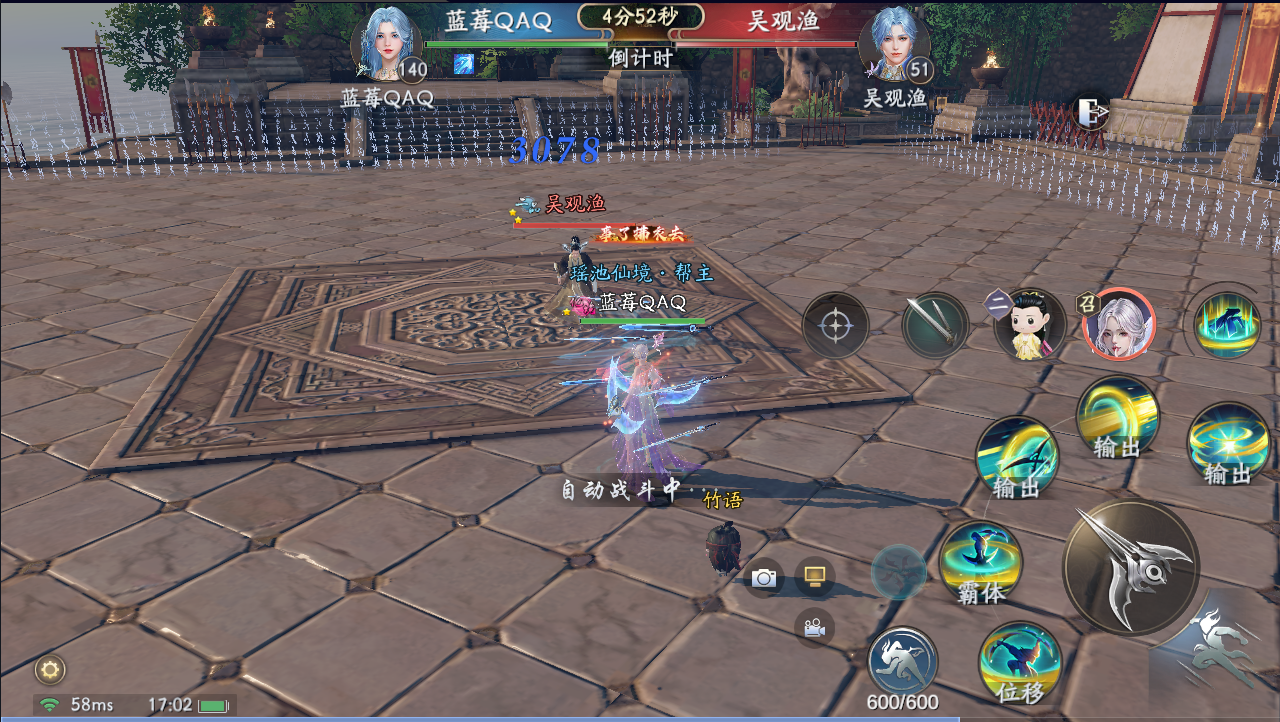Image resolution: width=1280 pixels, height=722 pixels.
Task: Take a screenshot with the camera icon
Action: [764, 578]
